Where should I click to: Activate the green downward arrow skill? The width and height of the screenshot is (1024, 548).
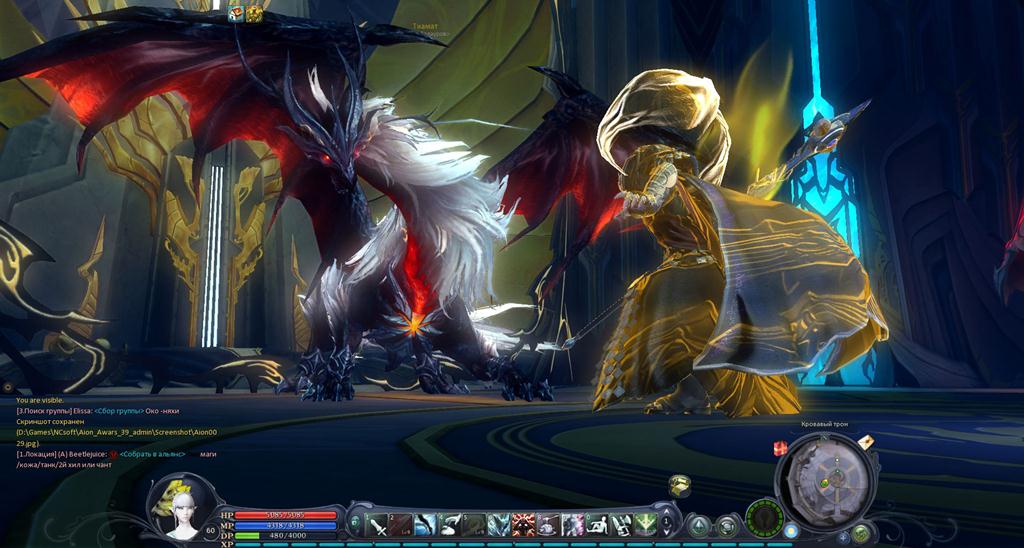coord(646,524)
